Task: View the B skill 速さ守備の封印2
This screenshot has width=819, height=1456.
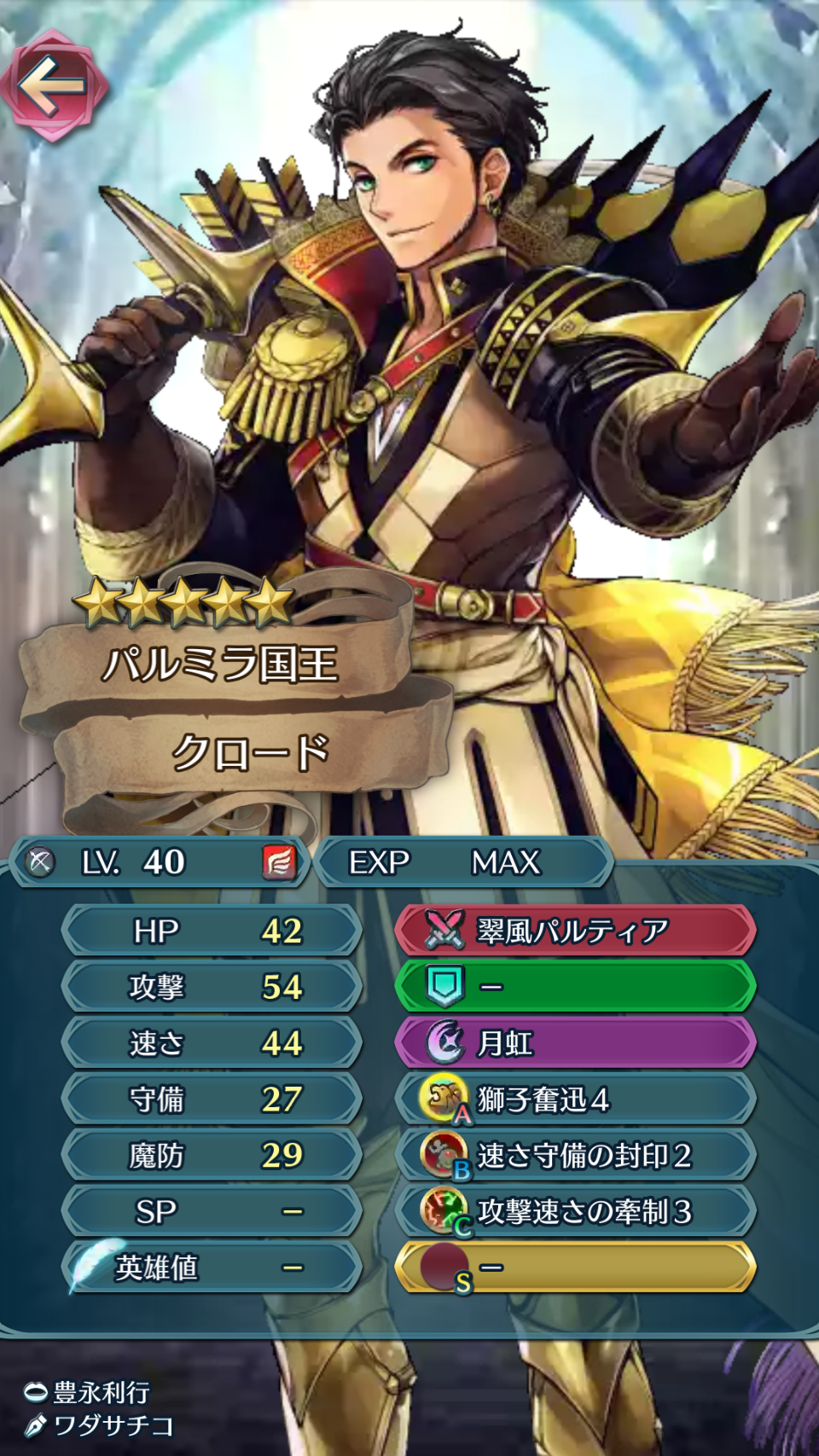Action: pyautogui.click(x=575, y=1156)
